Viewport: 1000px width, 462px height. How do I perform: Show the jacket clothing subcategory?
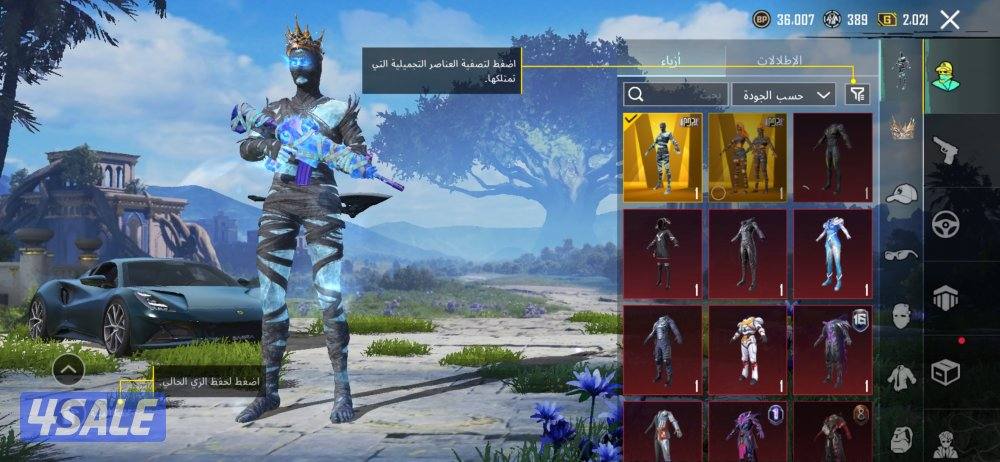click(x=902, y=376)
